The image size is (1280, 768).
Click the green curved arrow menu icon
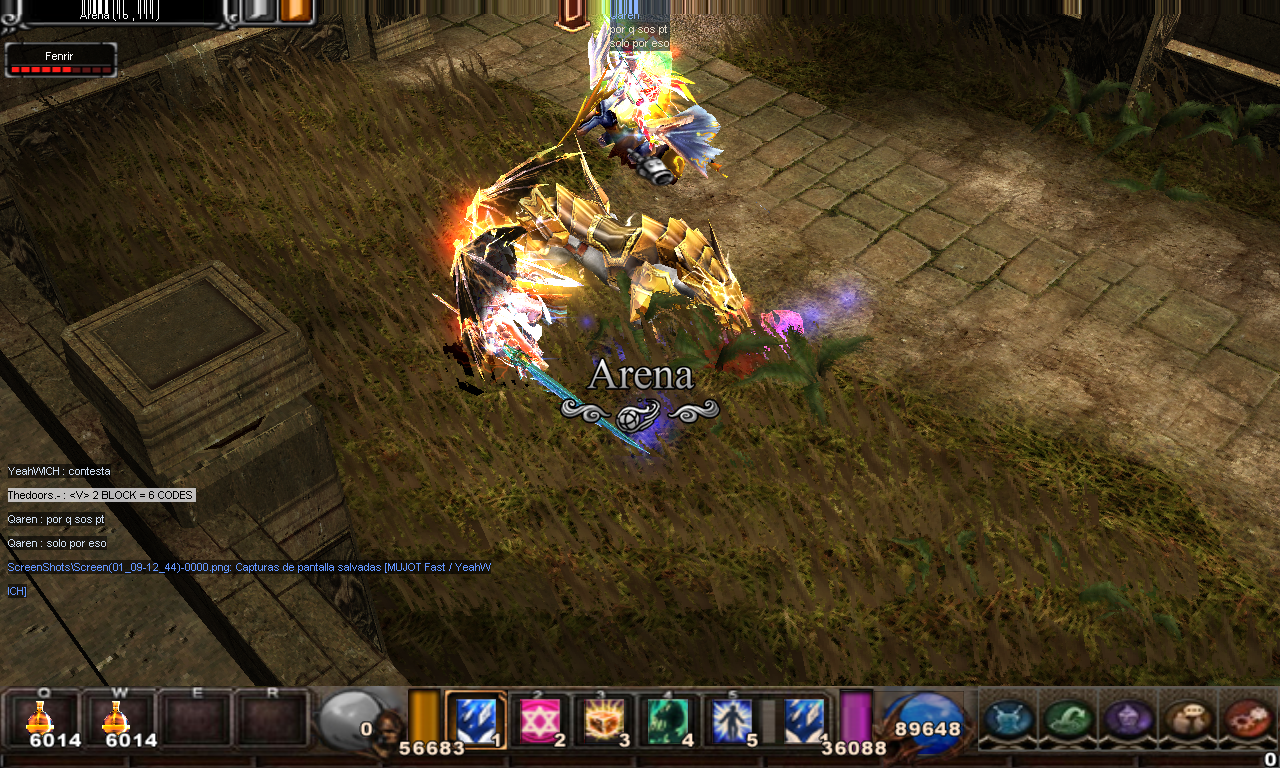click(1068, 719)
